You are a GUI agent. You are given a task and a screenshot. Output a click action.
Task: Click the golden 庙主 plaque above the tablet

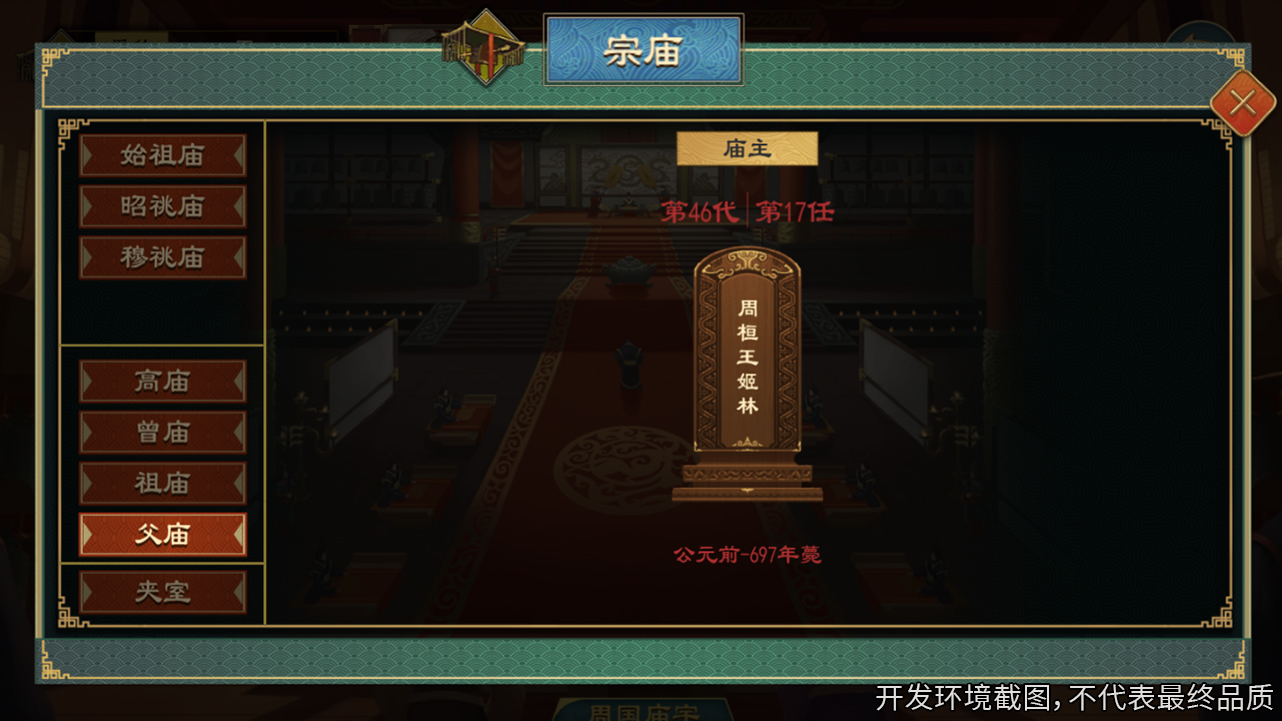747,146
